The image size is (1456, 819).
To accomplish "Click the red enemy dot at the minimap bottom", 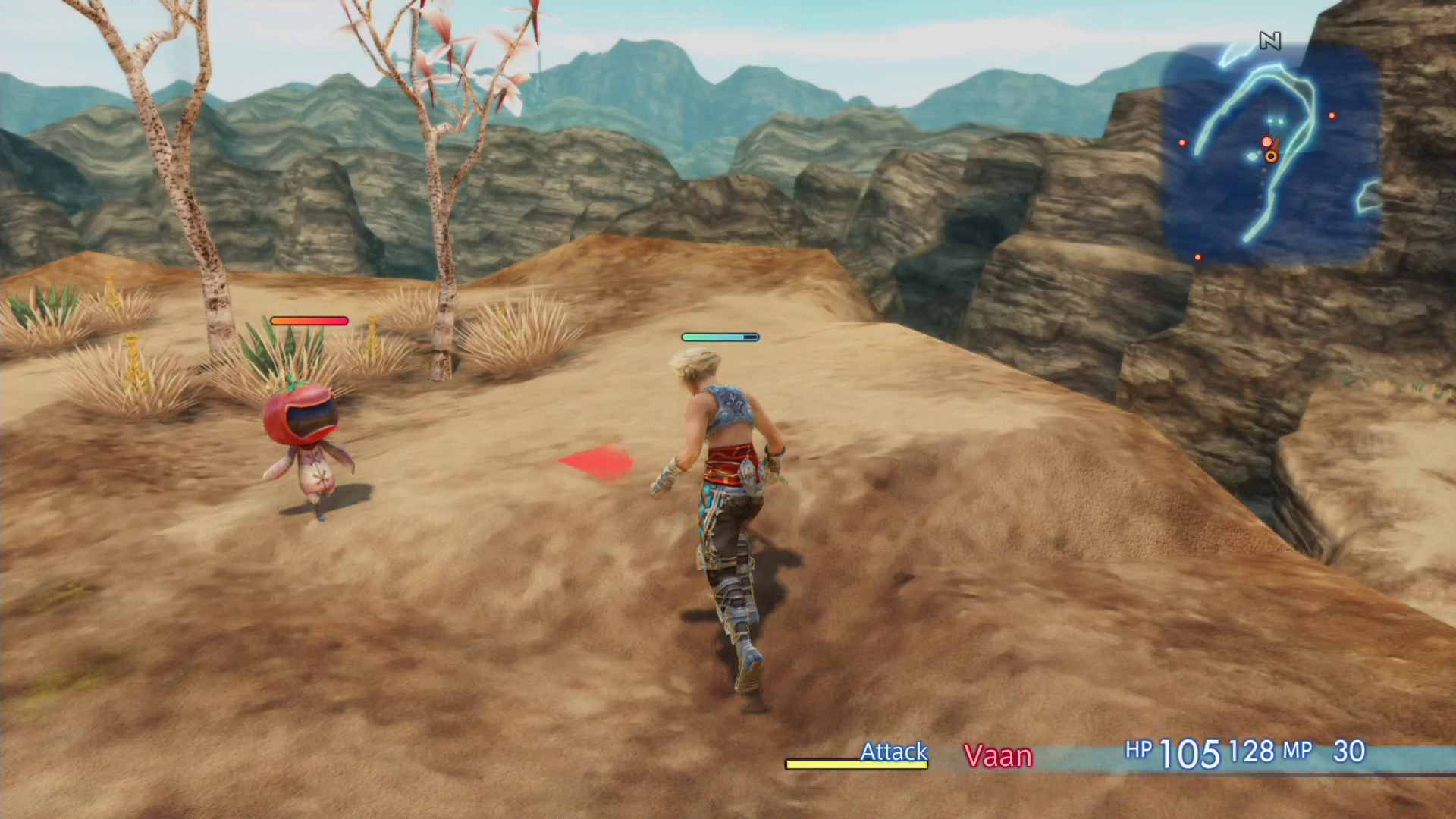I will pyautogui.click(x=1198, y=258).
